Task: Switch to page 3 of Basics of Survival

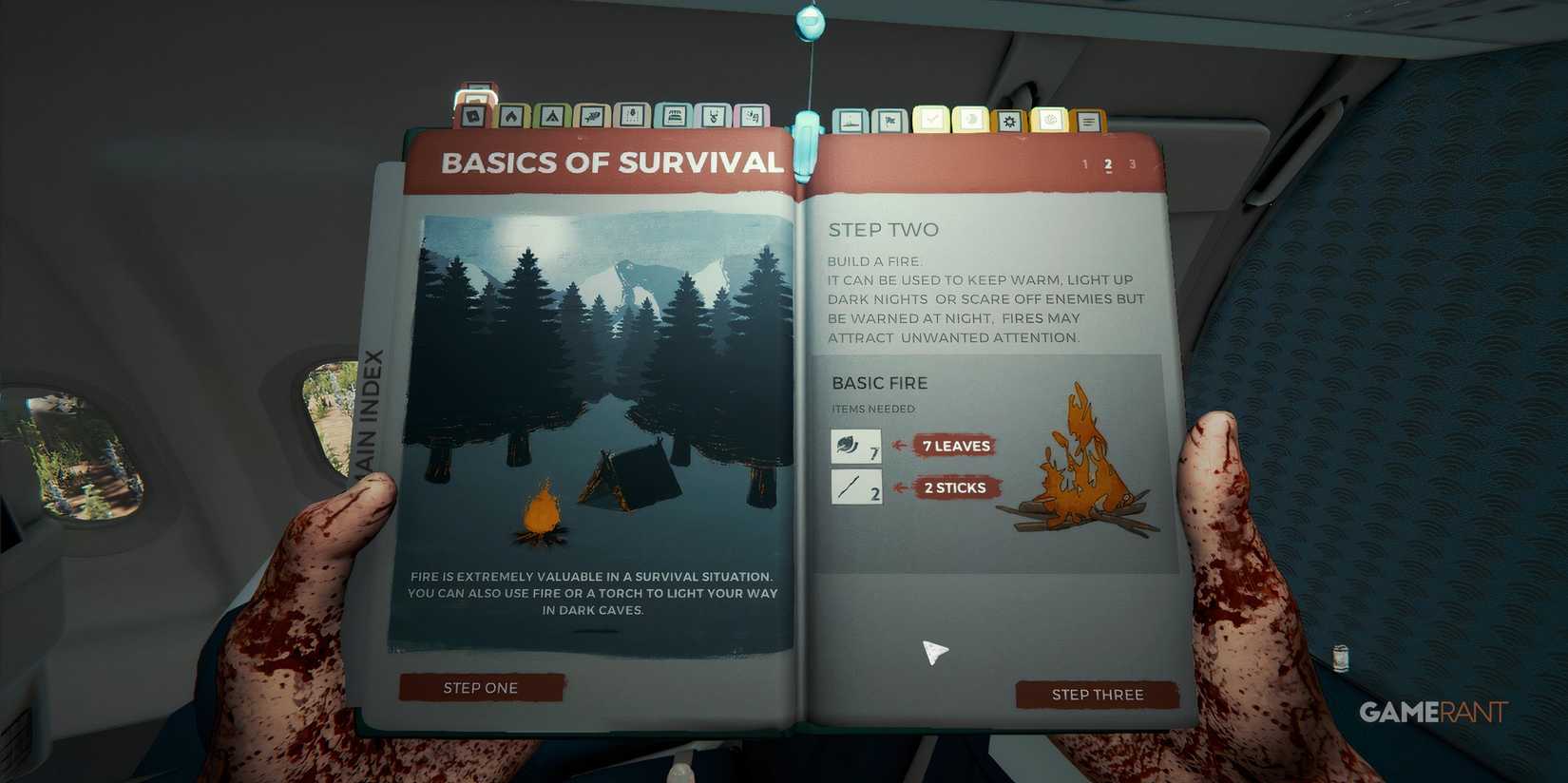Action: point(1133,163)
